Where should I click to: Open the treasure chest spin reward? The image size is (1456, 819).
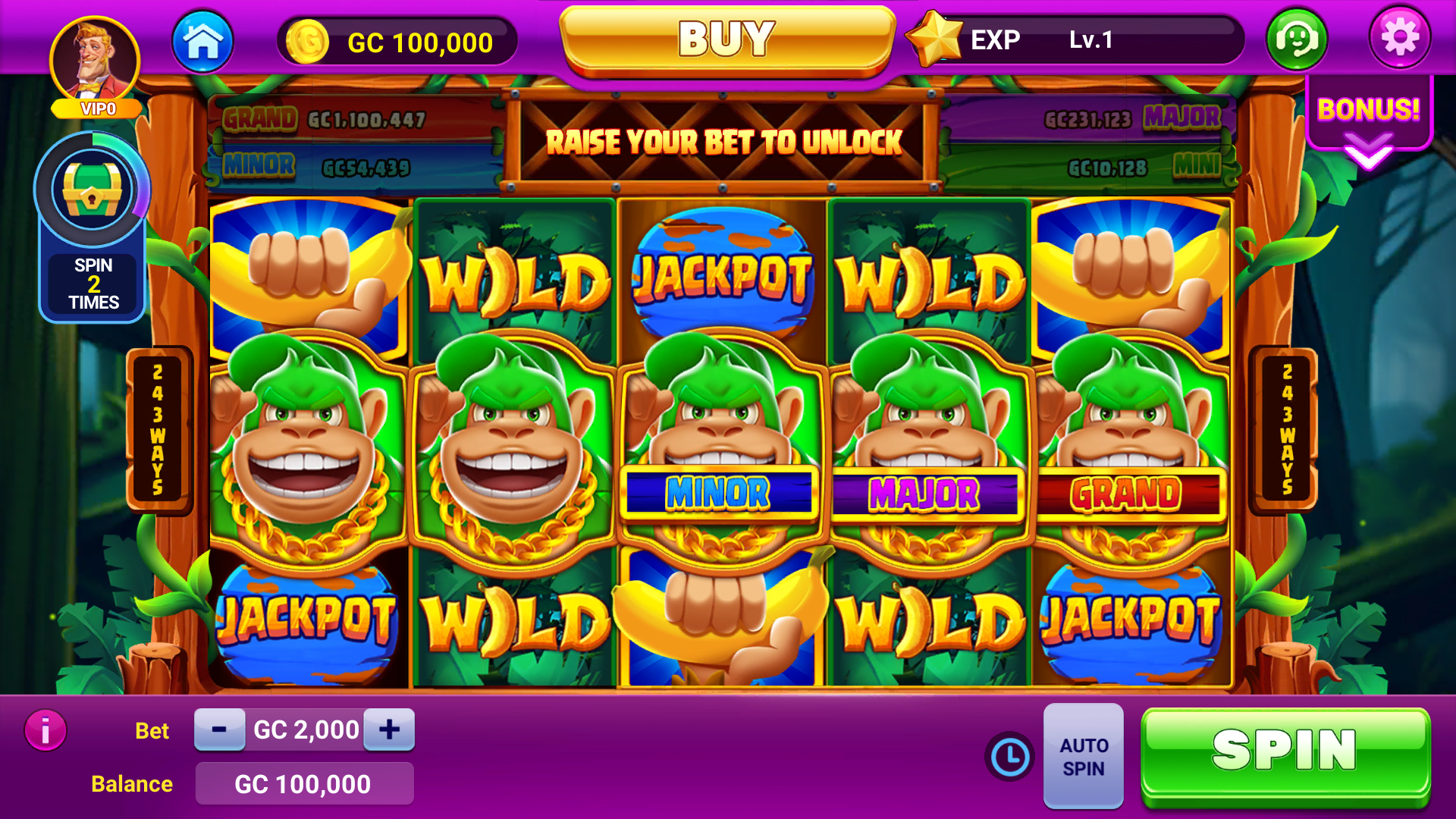pos(92,191)
